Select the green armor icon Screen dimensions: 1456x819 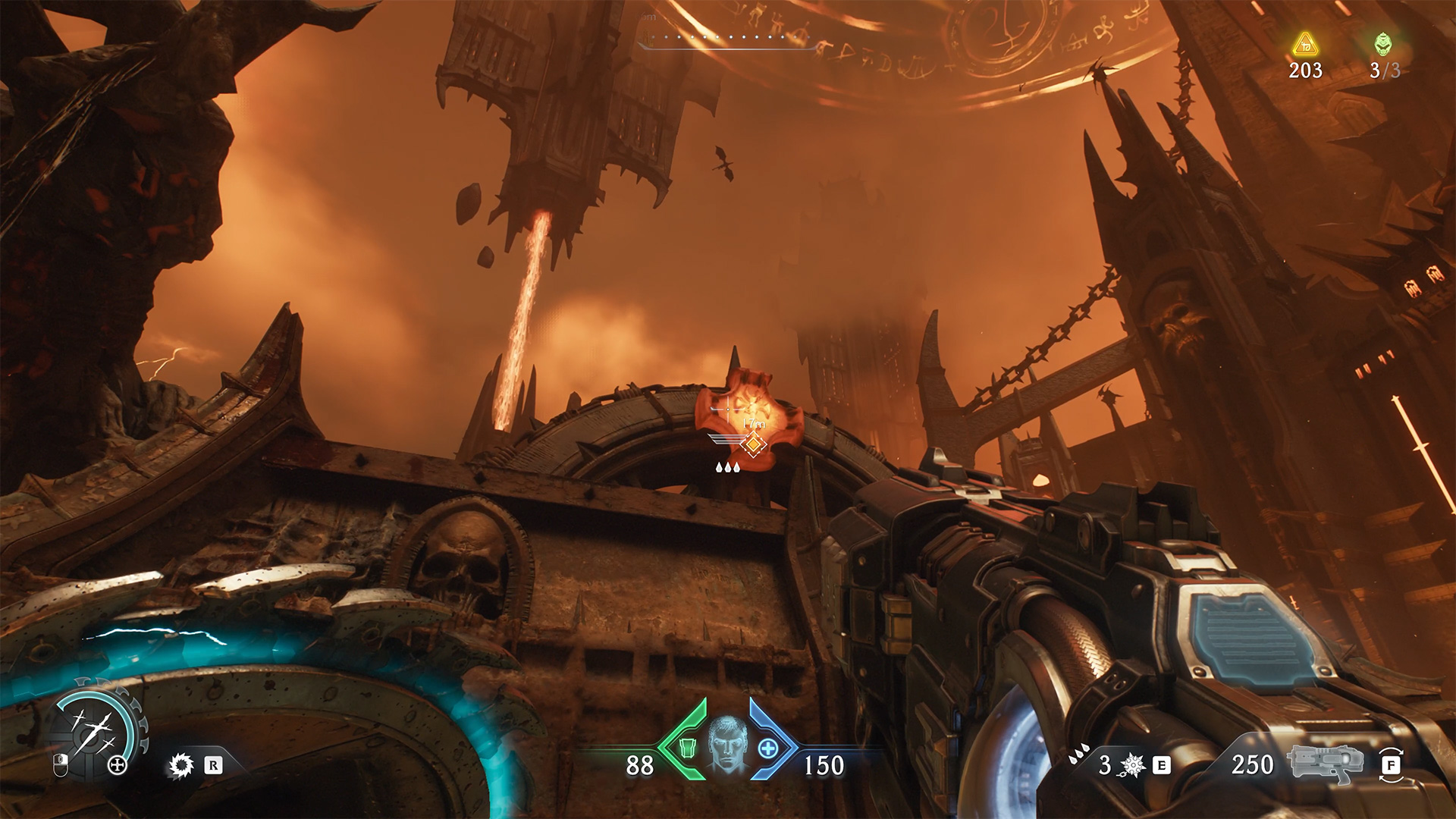pyautogui.click(x=686, y=748)
